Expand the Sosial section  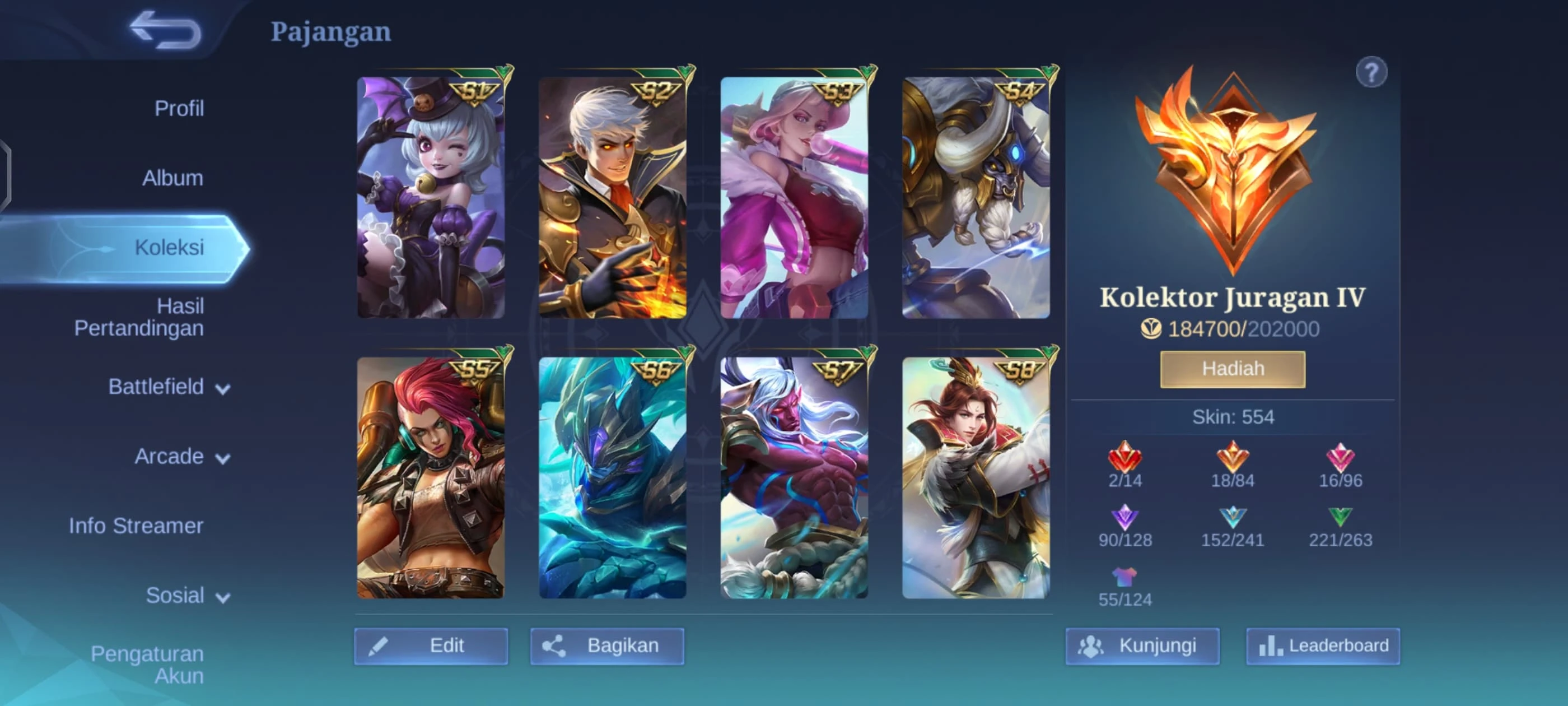click(187, 595)
